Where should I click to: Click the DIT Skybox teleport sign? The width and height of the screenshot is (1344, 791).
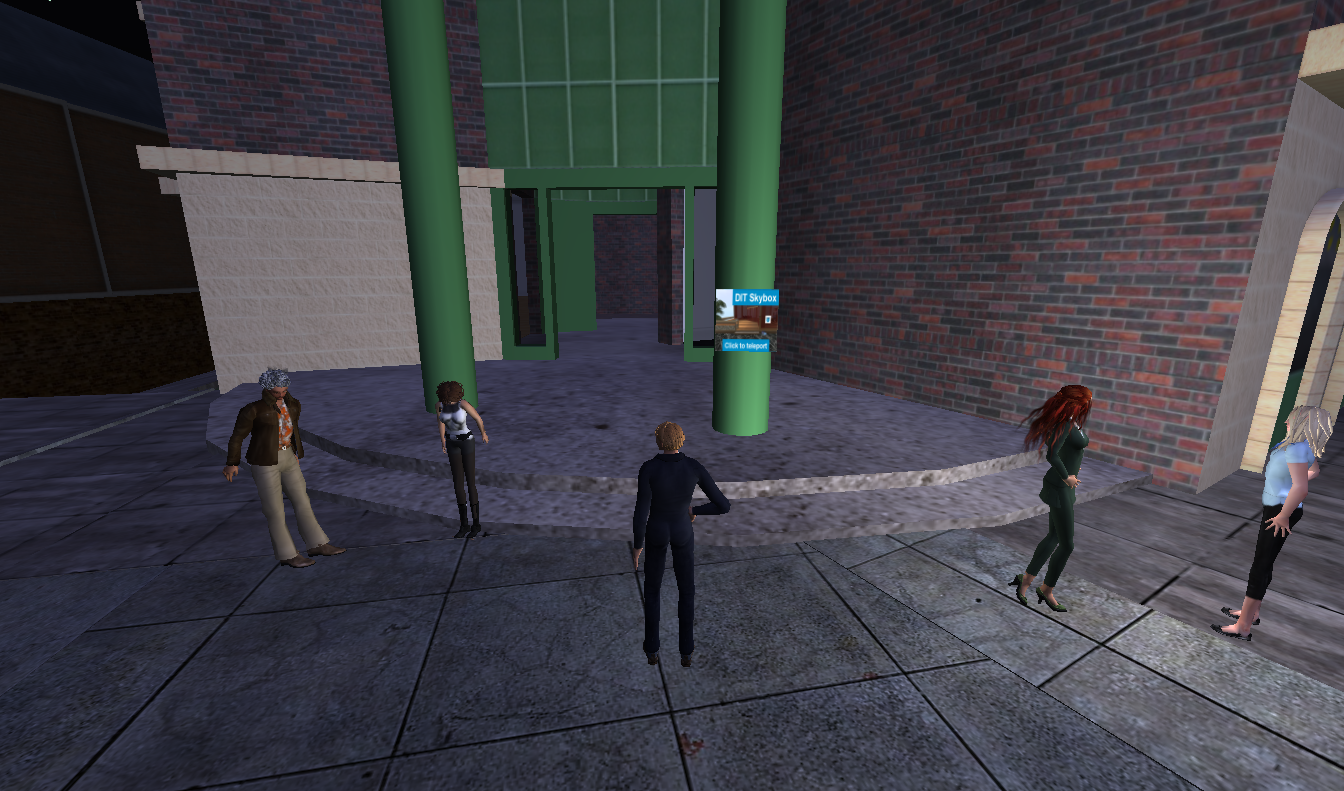pyautogui.click(x=746, y=320)
